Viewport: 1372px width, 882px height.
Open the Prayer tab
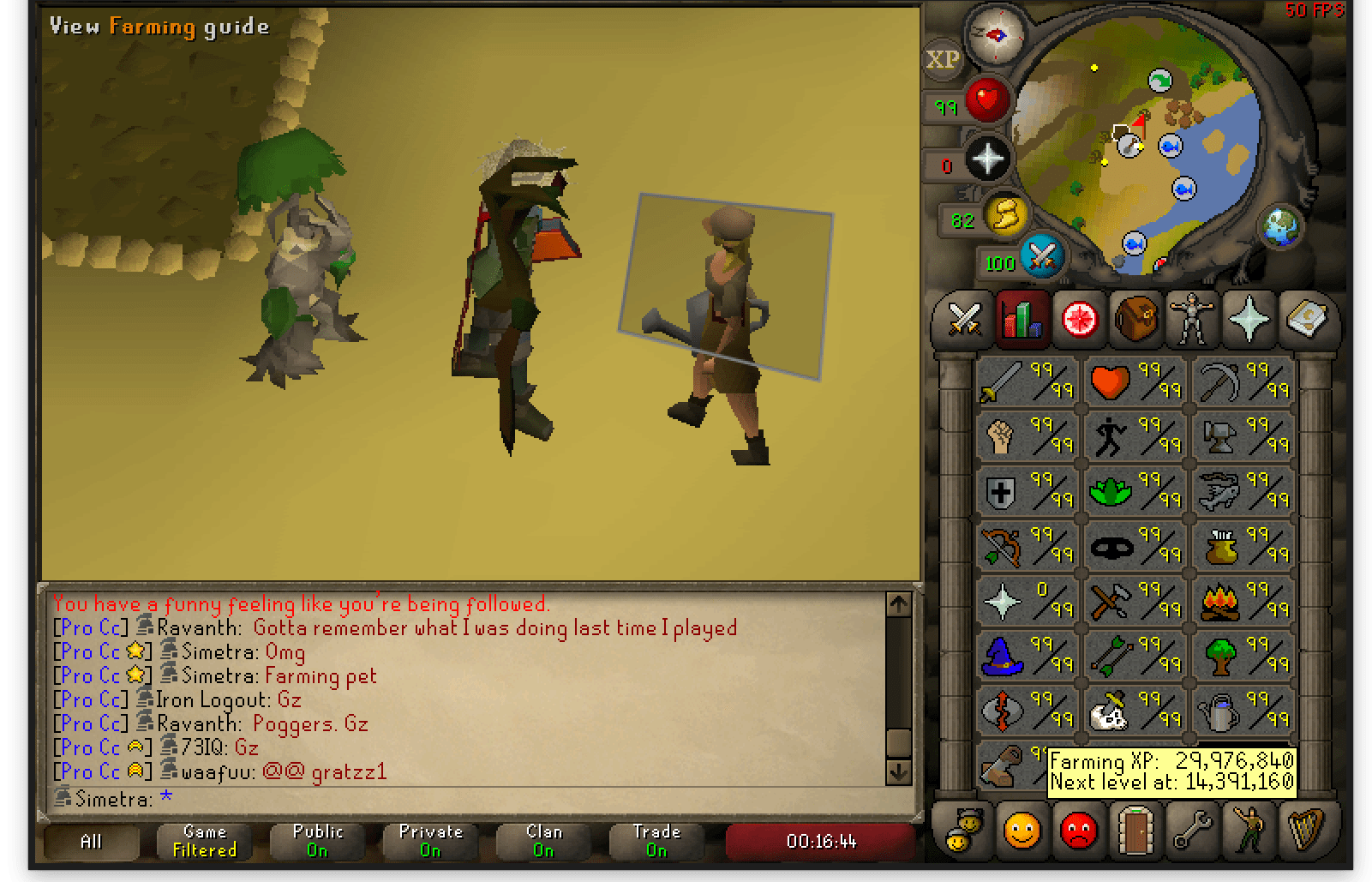1249,320
